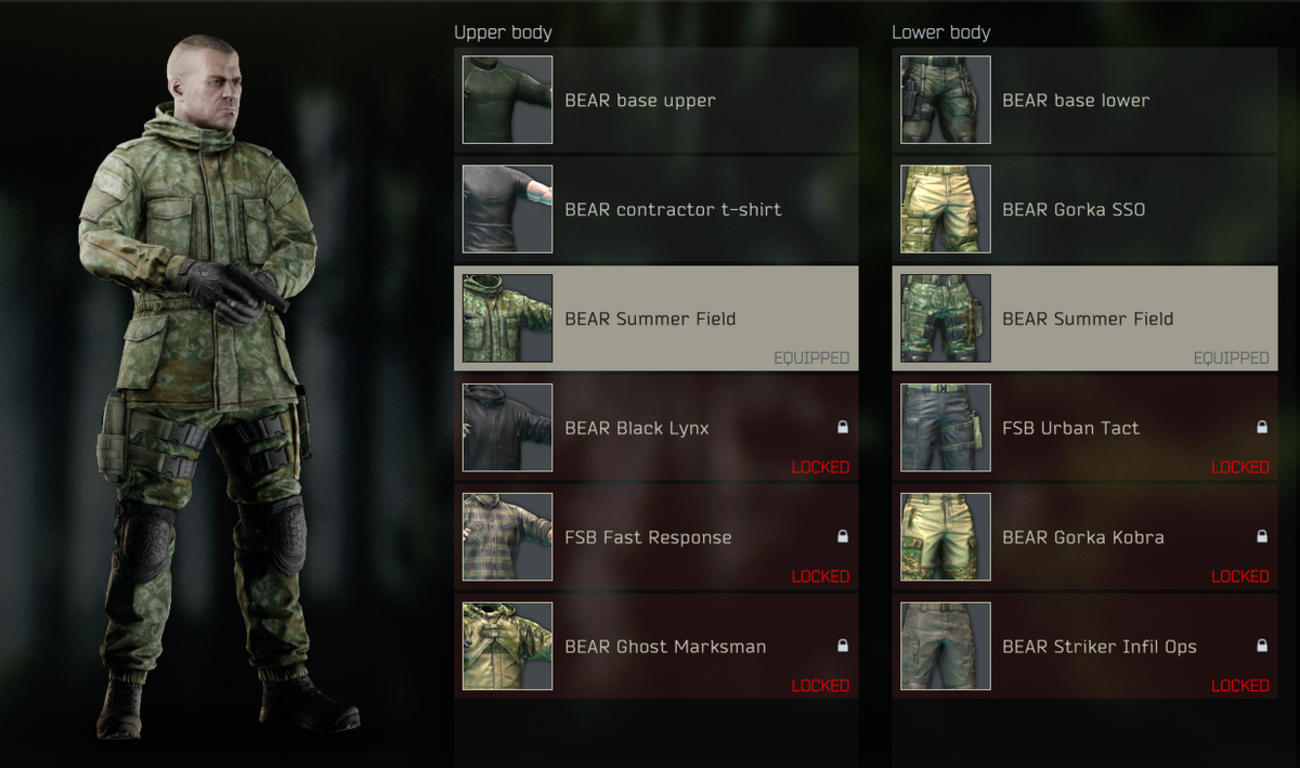Image resolution: width=1300 pixels, height=768 pixels.
Task: Click the equipped BEAR Summer Field upper
Action: (x=655, y=318)
